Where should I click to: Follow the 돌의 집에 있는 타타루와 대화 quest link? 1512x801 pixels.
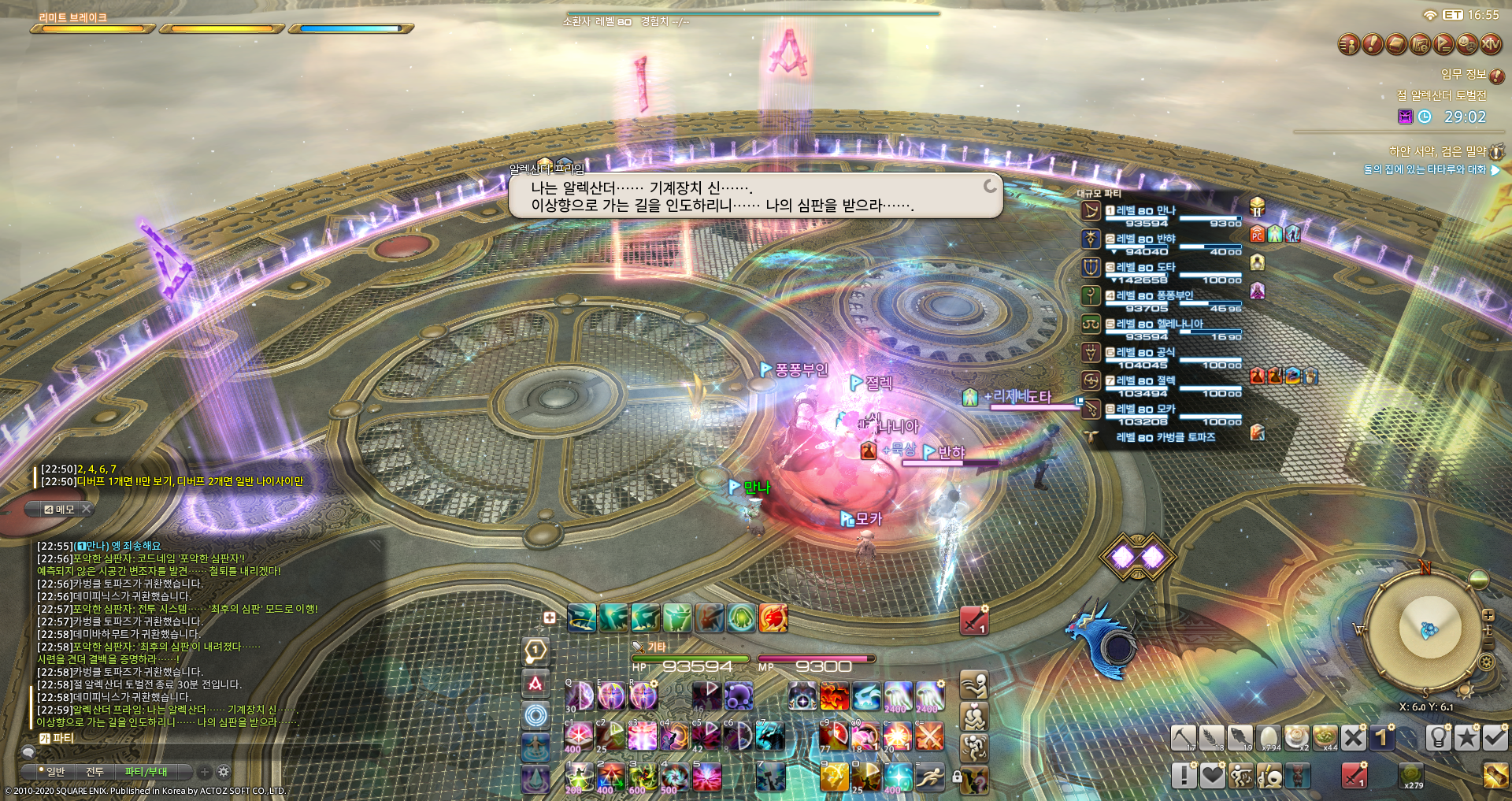point(1425,169)
